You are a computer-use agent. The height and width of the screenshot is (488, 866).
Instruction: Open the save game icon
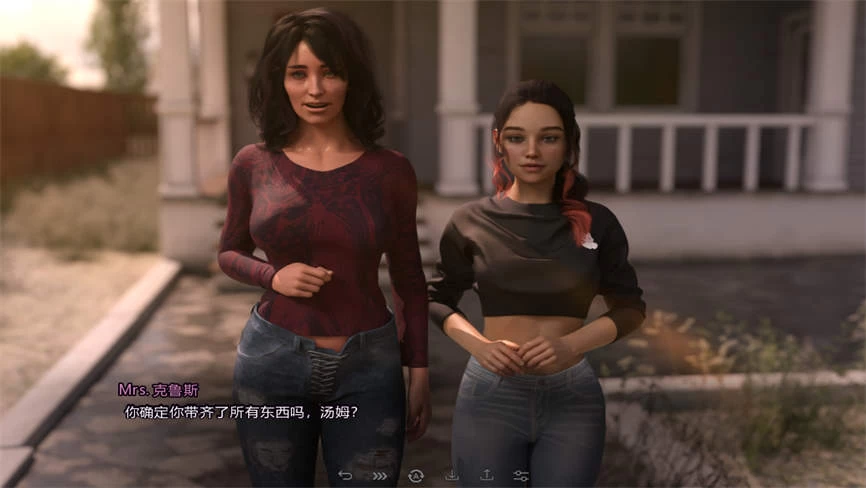452,475
